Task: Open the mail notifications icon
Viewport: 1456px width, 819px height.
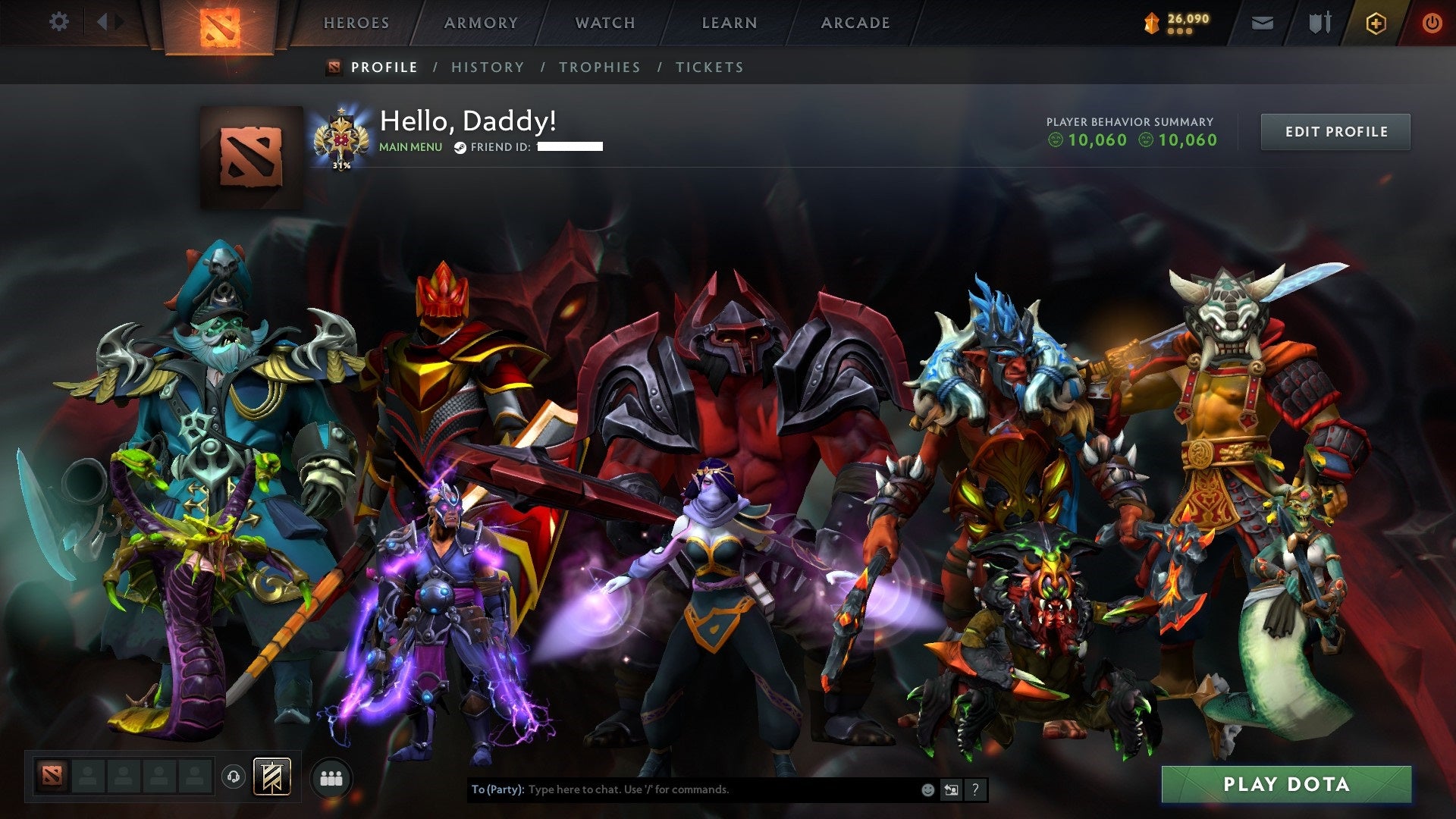Action: [1262, 23]
